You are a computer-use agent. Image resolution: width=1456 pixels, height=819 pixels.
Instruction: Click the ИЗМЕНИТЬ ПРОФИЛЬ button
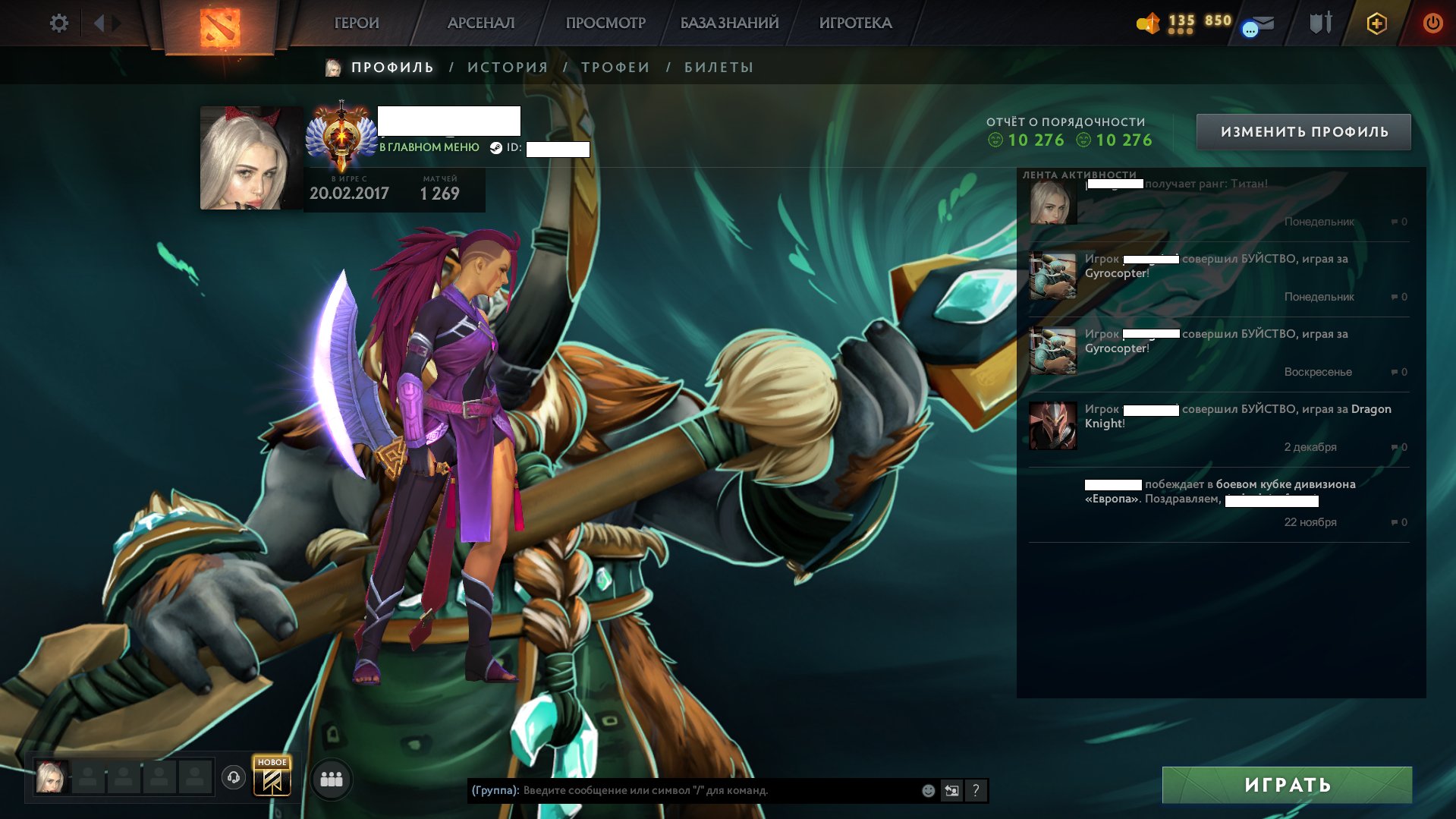1303,131
